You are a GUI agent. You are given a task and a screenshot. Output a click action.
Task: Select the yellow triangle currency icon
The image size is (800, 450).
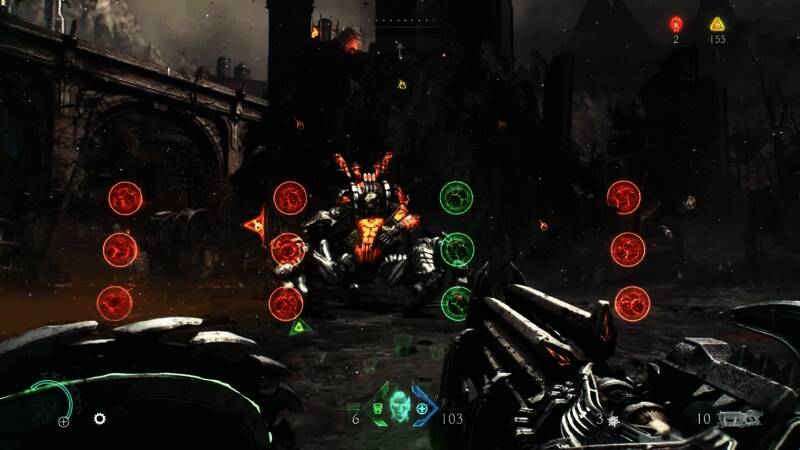click(717, 24)
